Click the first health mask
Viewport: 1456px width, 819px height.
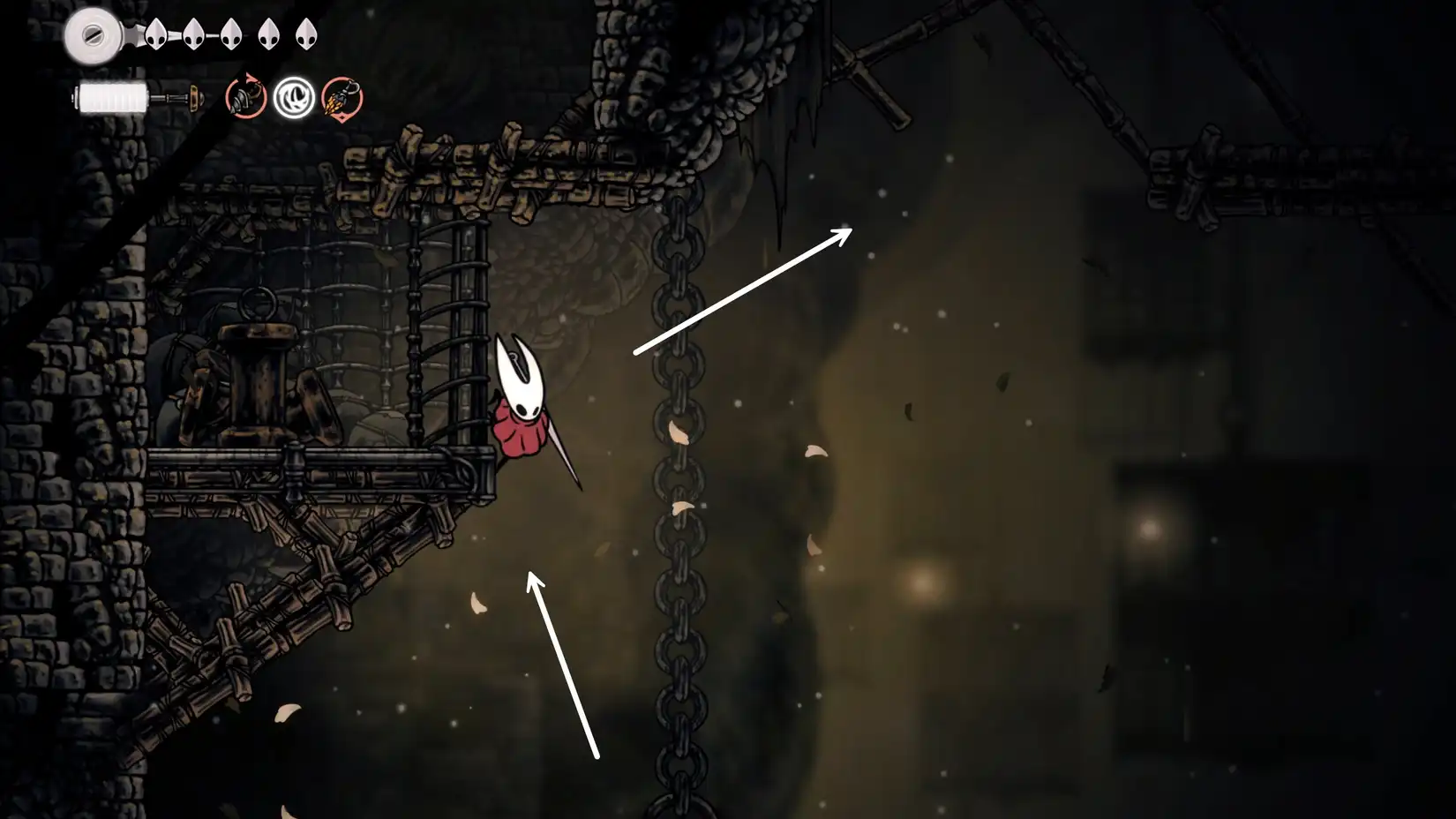(x=155, y=34)
